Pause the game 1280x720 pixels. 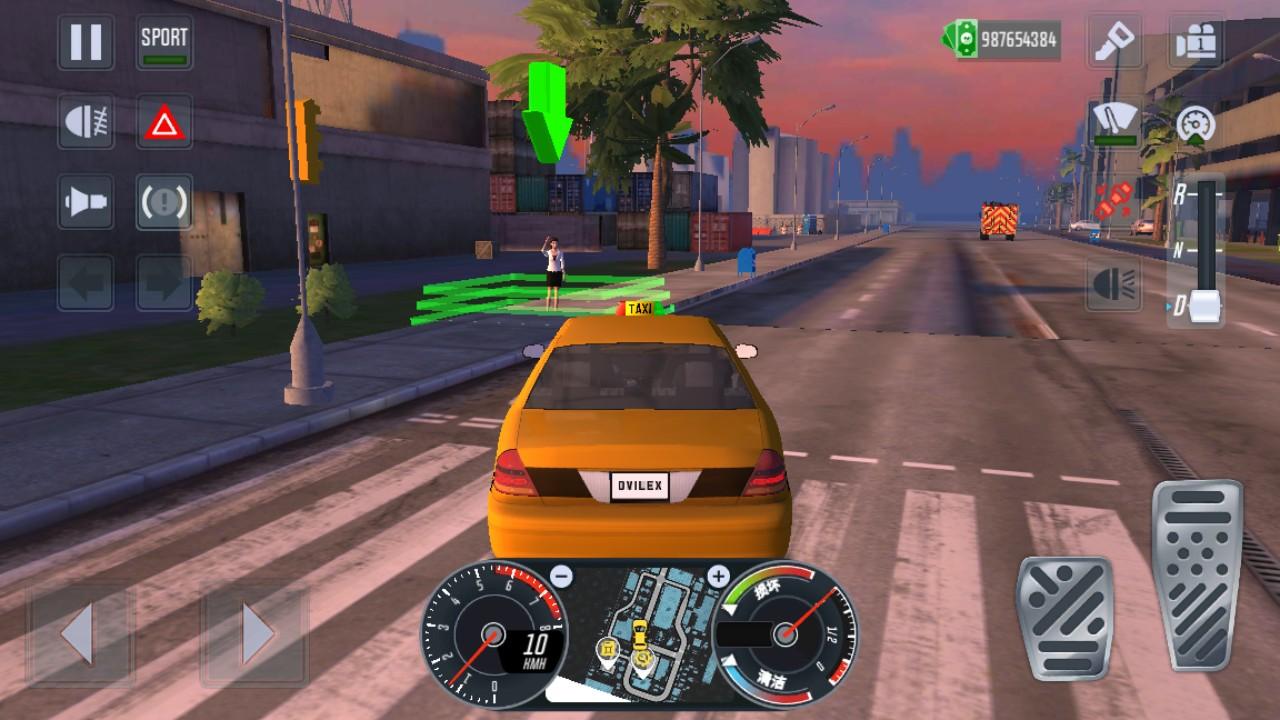85,43
